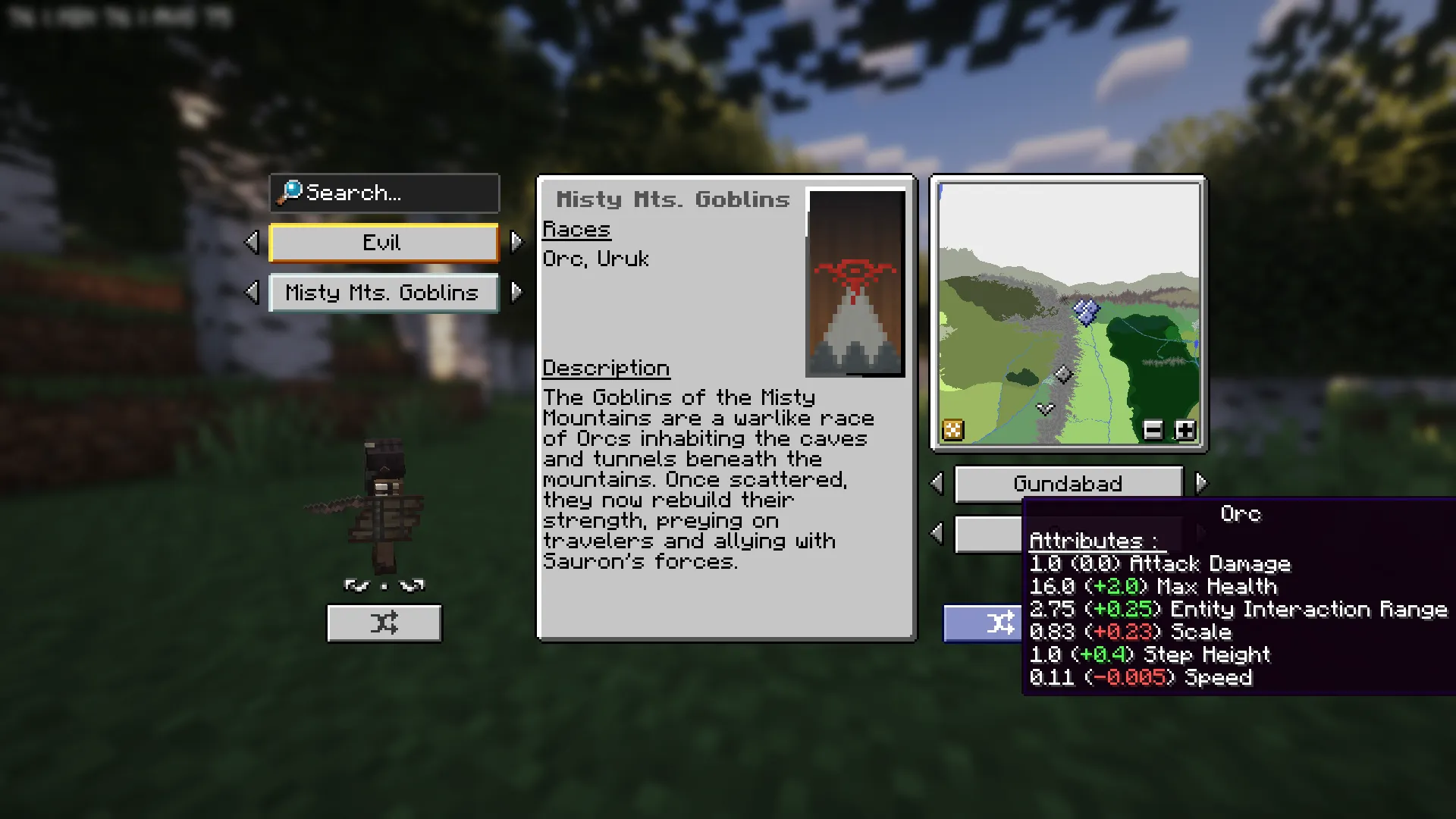
Task: Cycle to the previous alignment before Evil
Action: click(251, 241)
